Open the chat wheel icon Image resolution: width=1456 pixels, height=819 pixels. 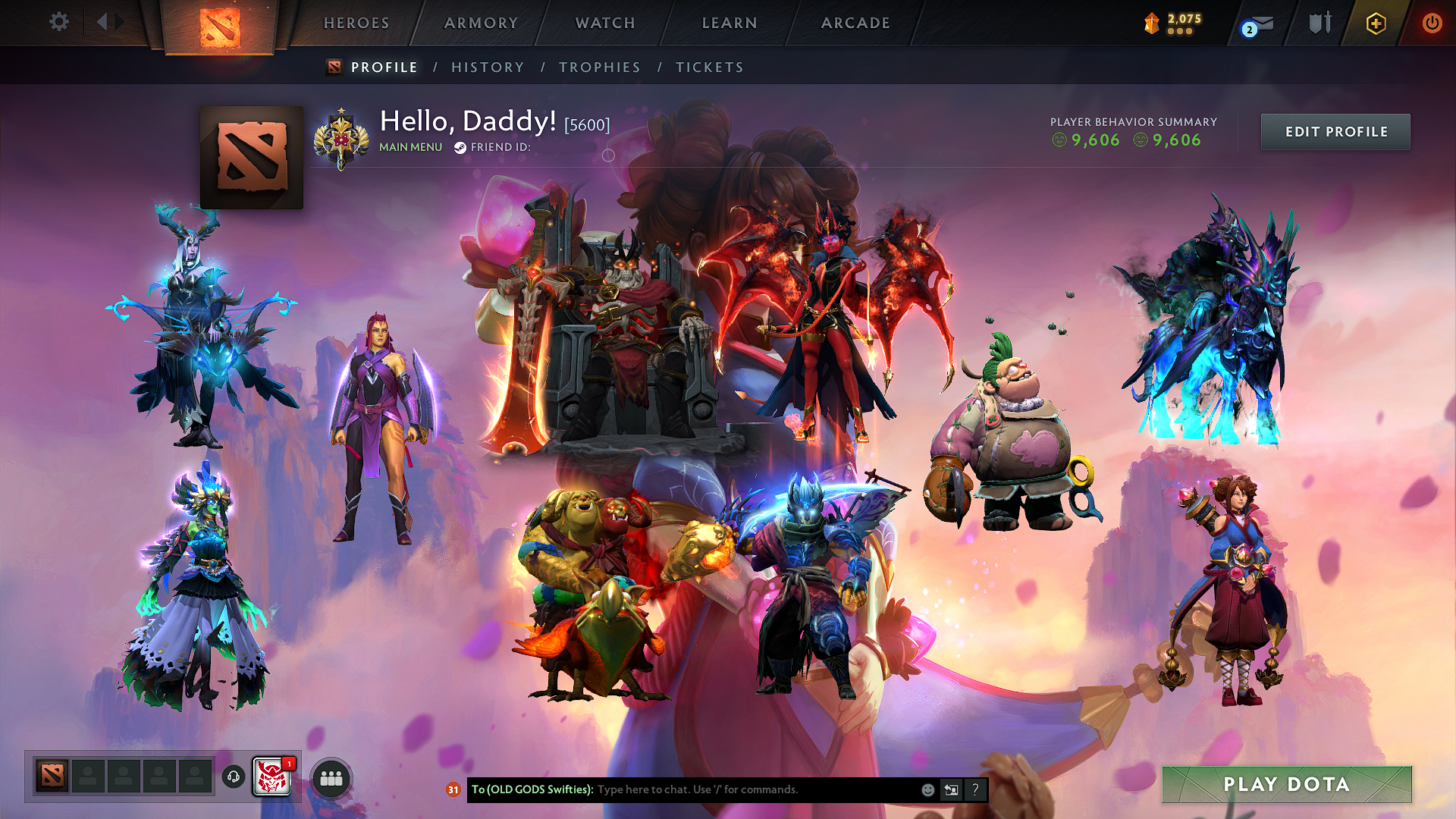951,789
